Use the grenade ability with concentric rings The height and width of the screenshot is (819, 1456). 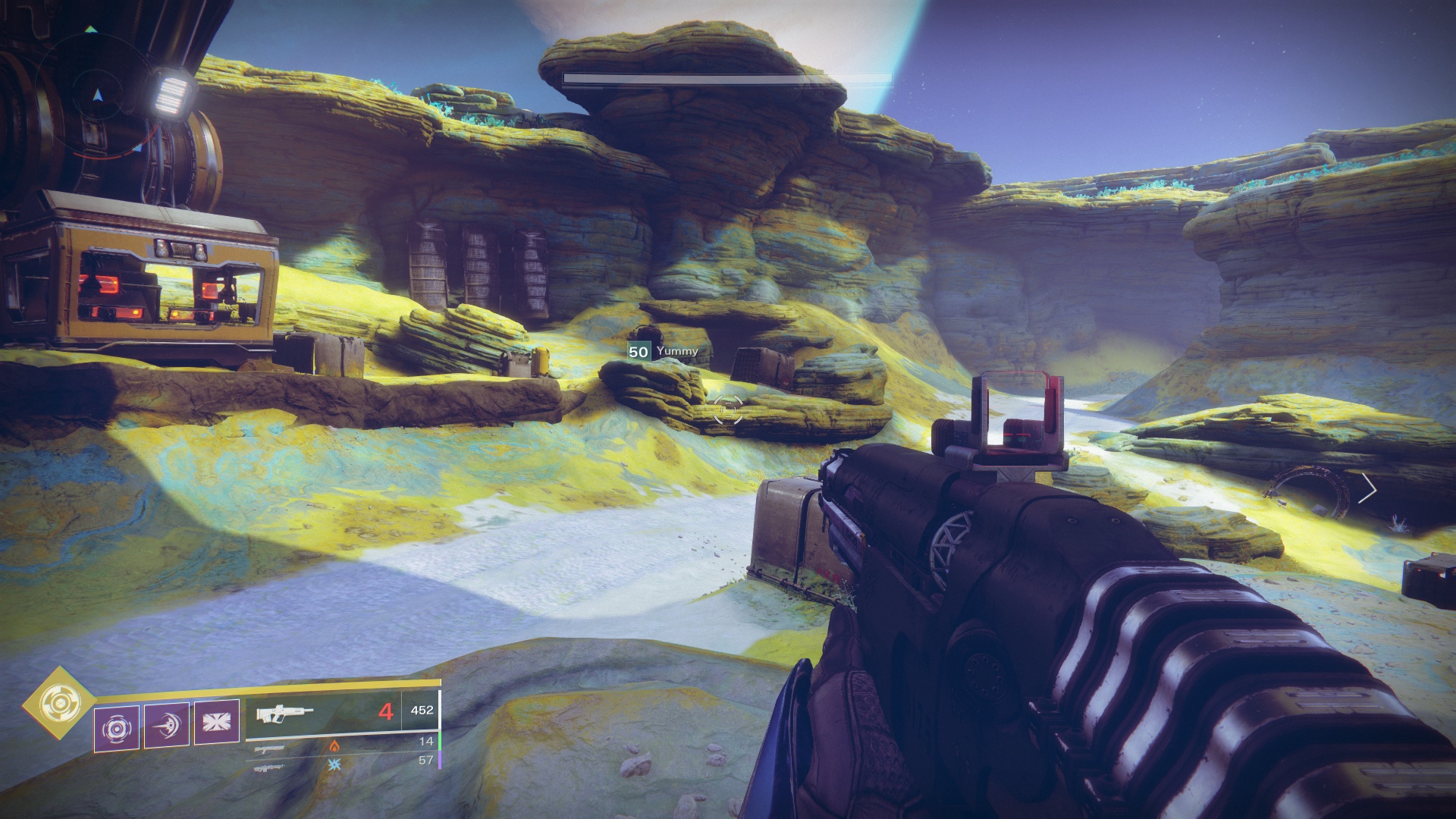tap(116, 728)
